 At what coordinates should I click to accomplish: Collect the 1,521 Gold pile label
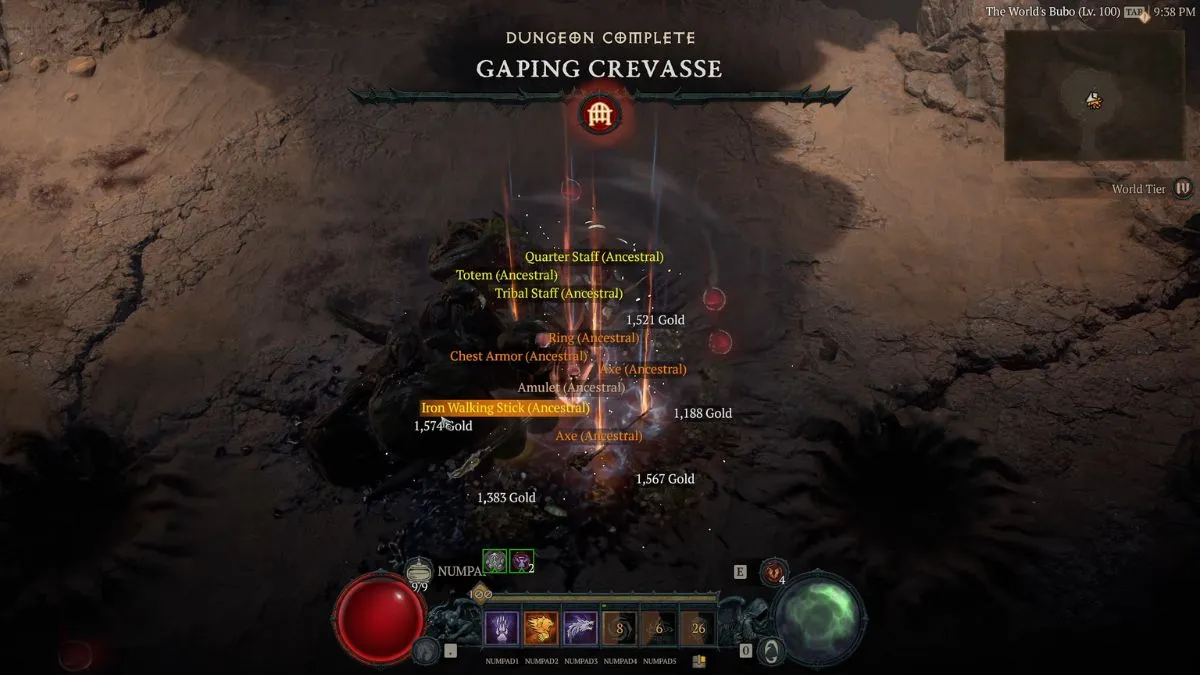655,320
